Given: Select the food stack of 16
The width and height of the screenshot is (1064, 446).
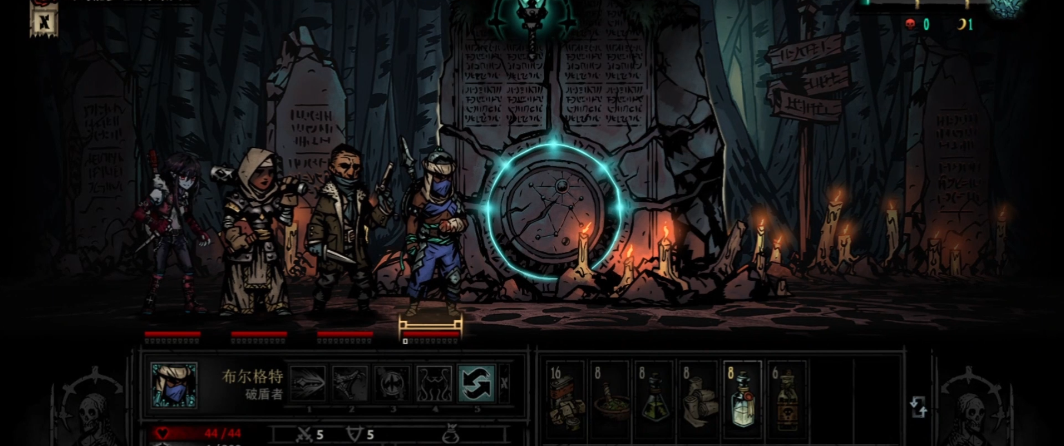Looking at the screenshot, I should pyautogui.click(x=566, y=396).
